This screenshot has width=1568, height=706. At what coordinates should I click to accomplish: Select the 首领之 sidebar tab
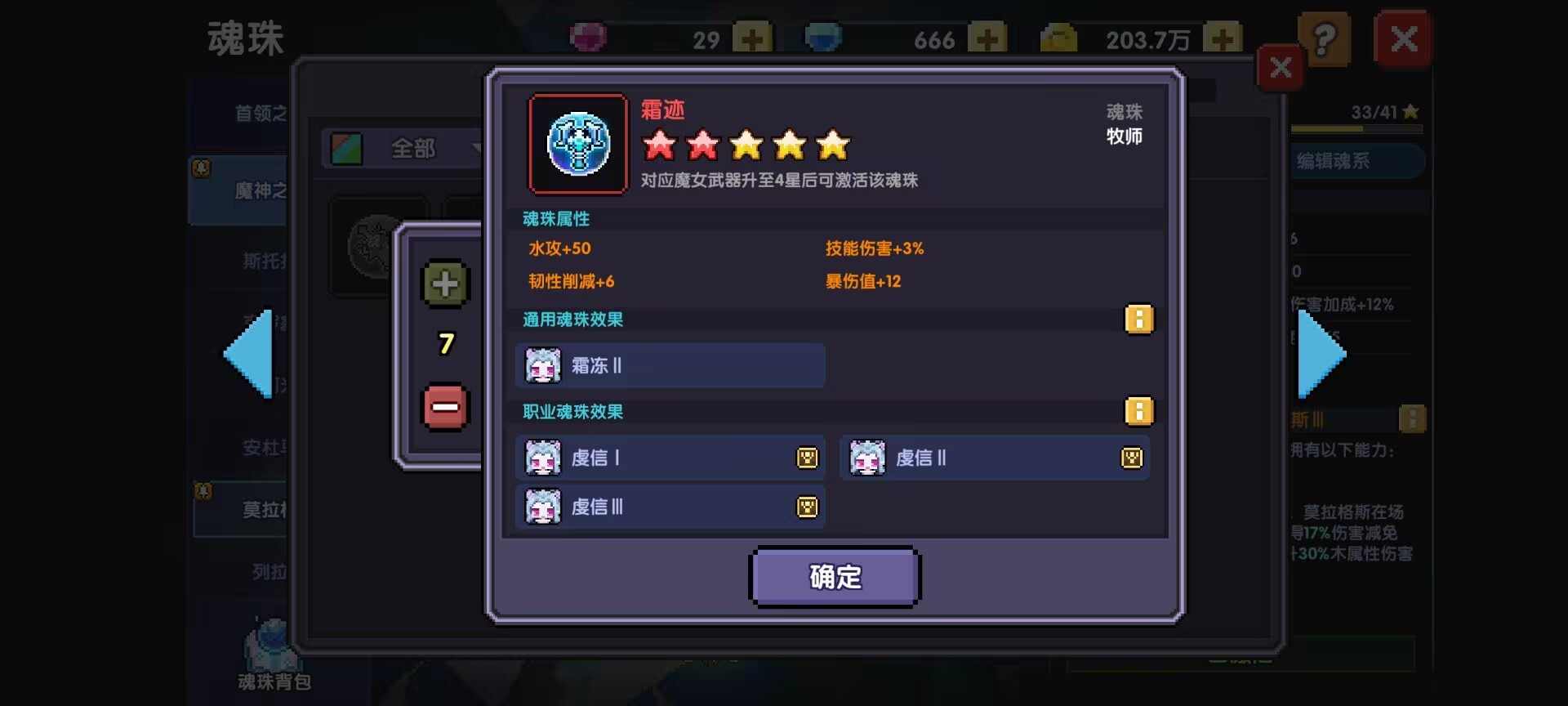pyautogui.click(x=261, y=114)
